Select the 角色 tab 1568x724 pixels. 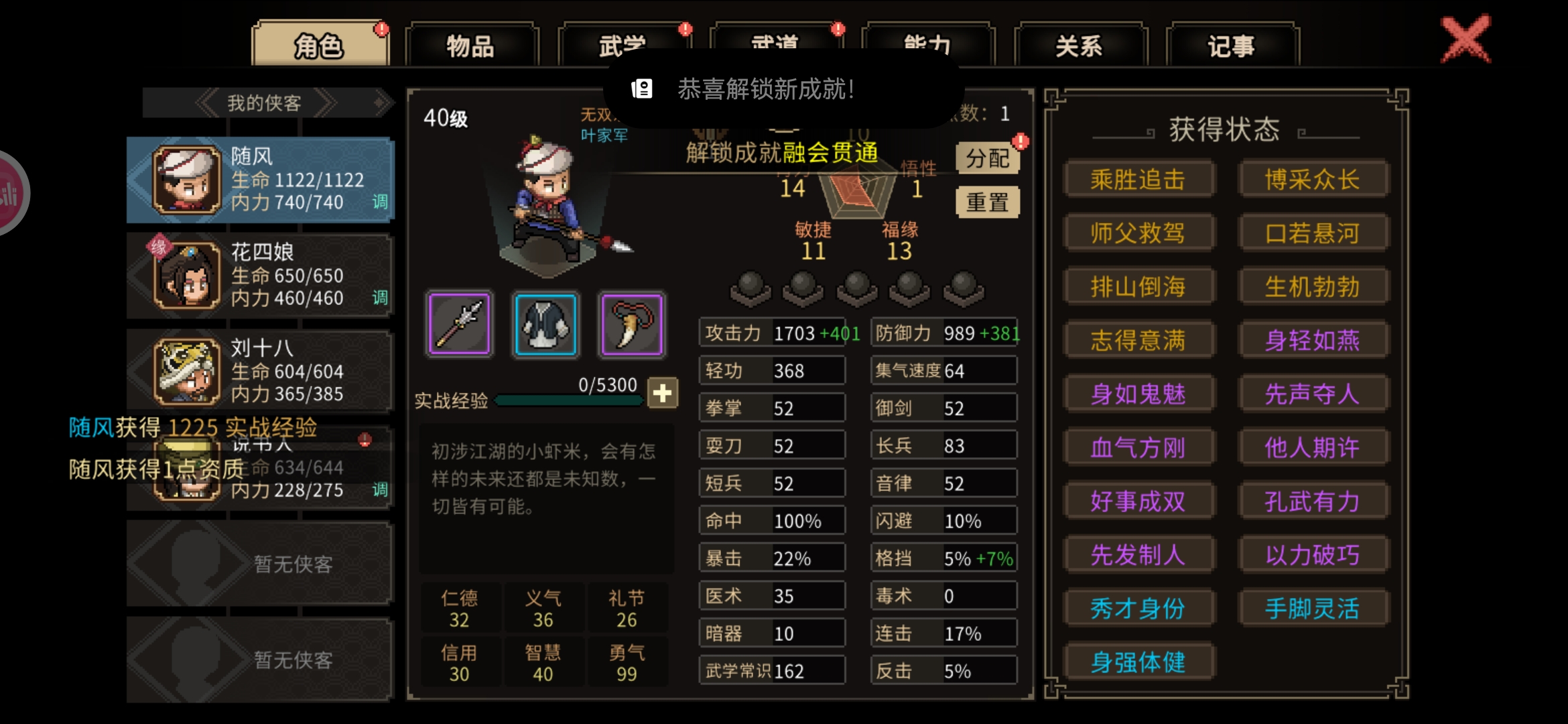pos(319,46)
